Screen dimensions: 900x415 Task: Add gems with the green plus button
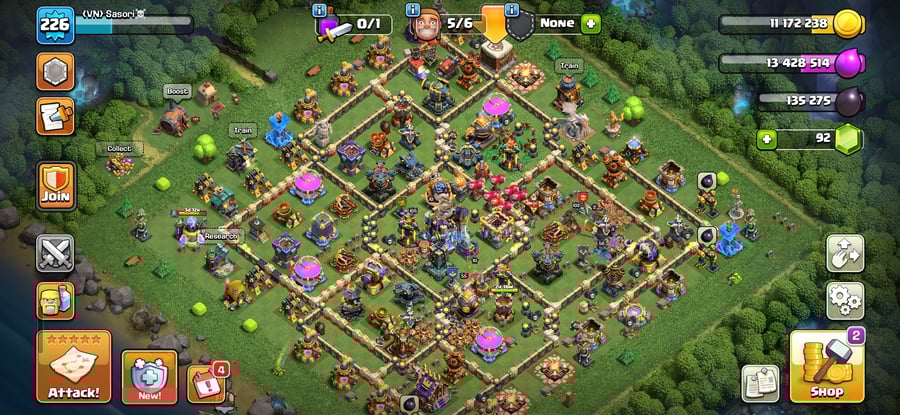point(768,138)
